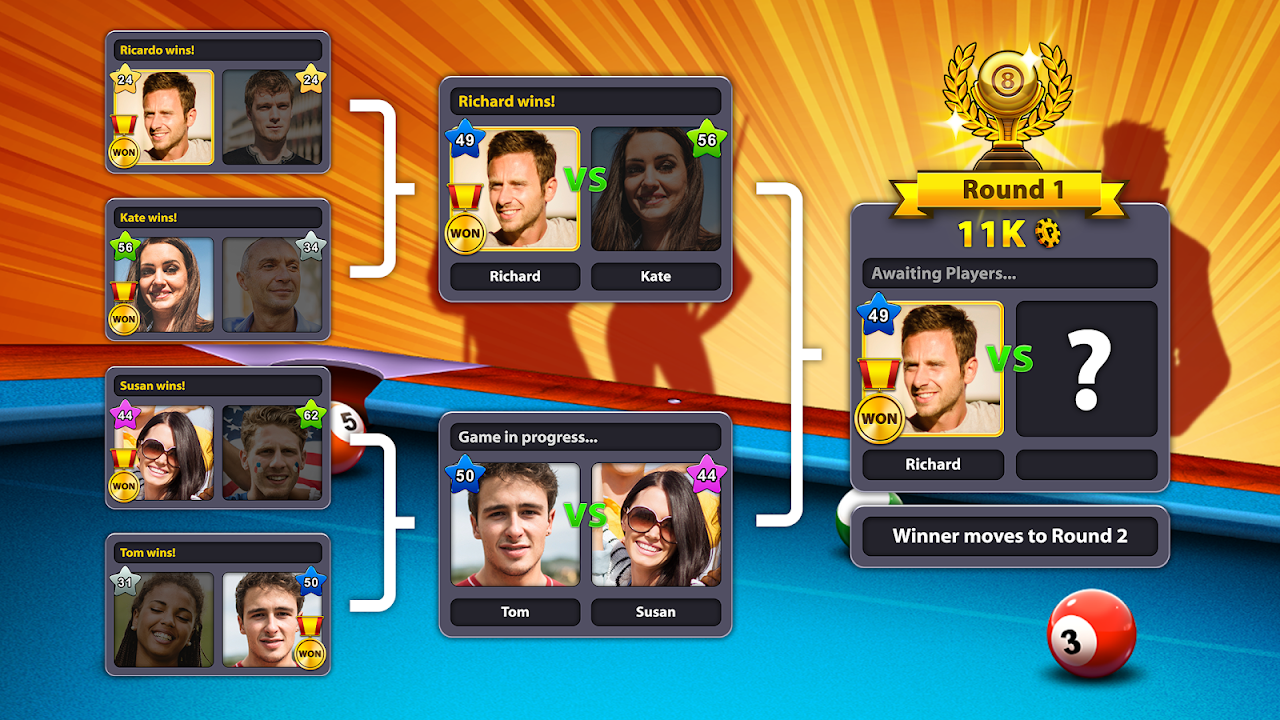The width and height of the screenshot is (1280, 720).
Task: Click the Awaiting Players bar
Action: [1009, 272]
